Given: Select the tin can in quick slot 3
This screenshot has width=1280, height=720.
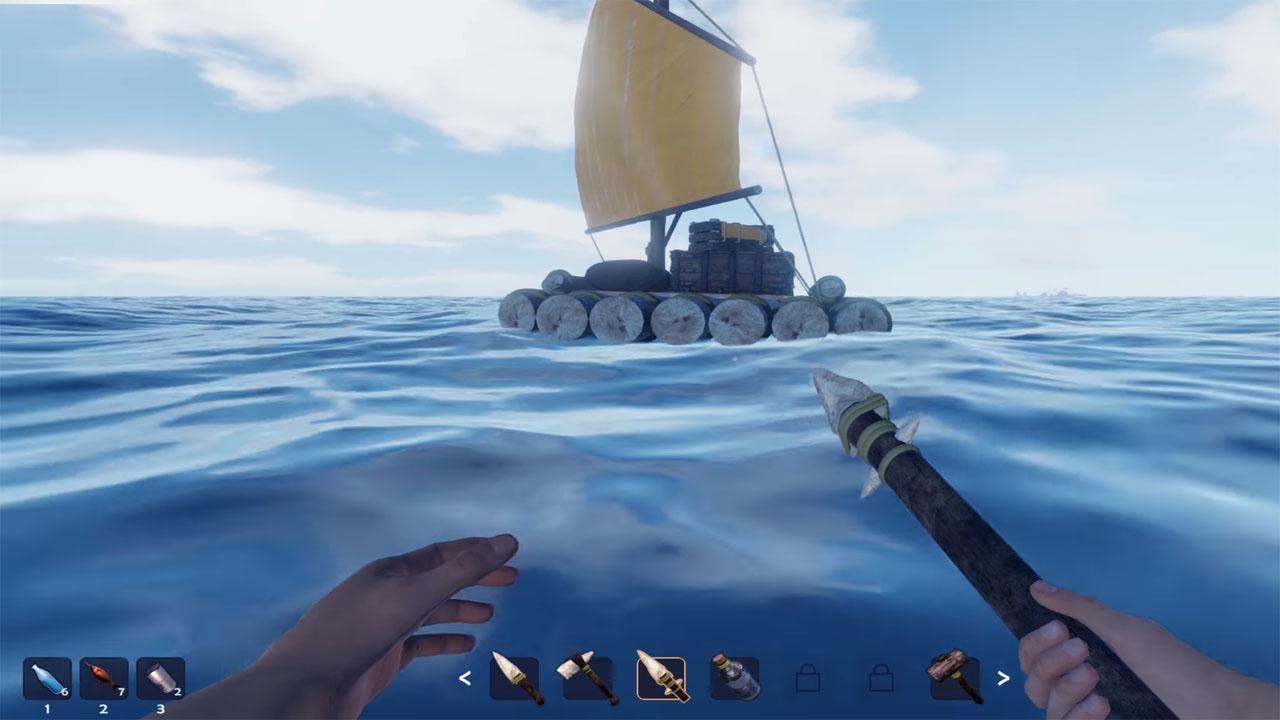Looking at the screenshot, I should point(160,679).
